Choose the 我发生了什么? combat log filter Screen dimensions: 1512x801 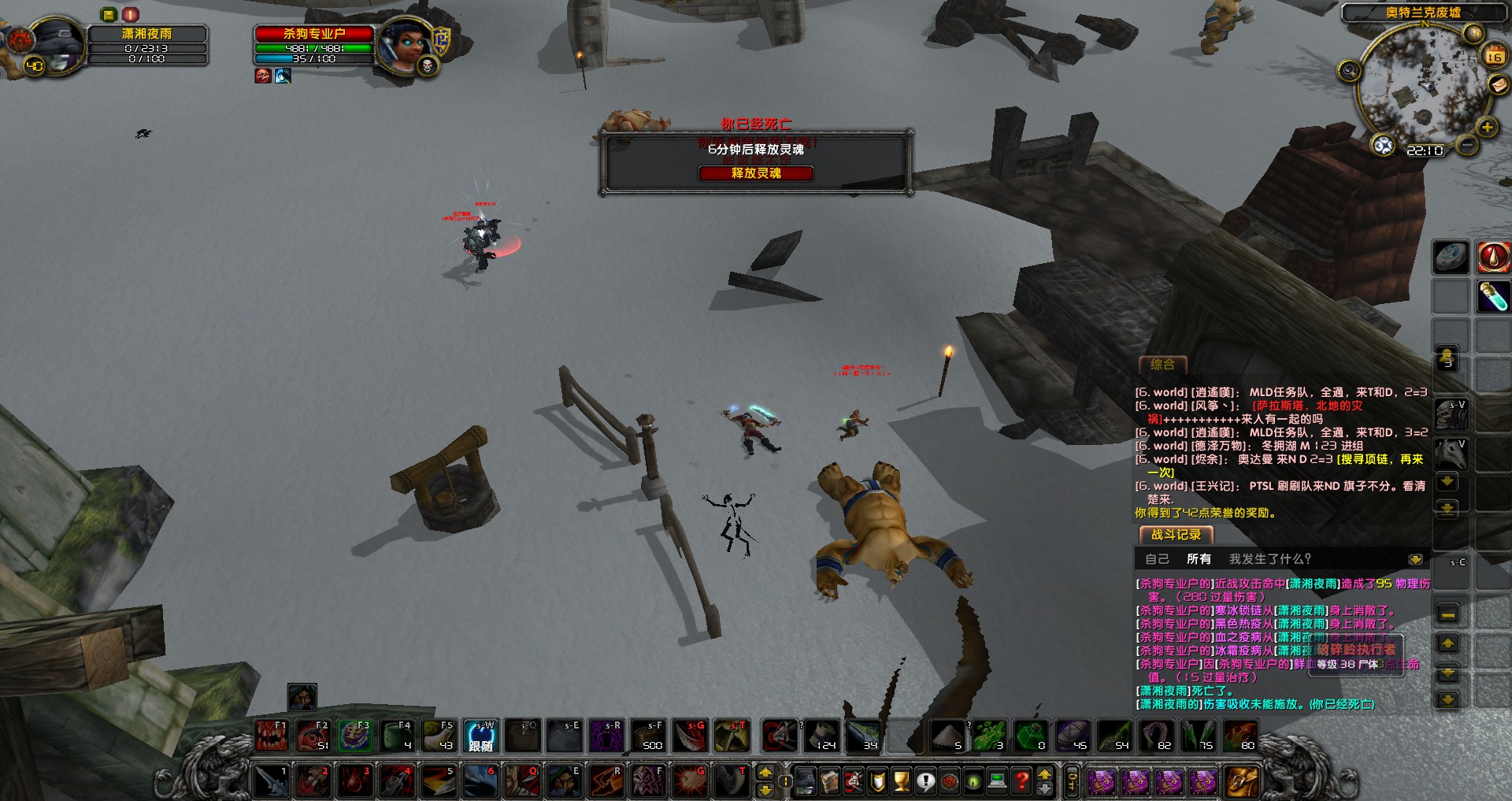click(1269, 559)
